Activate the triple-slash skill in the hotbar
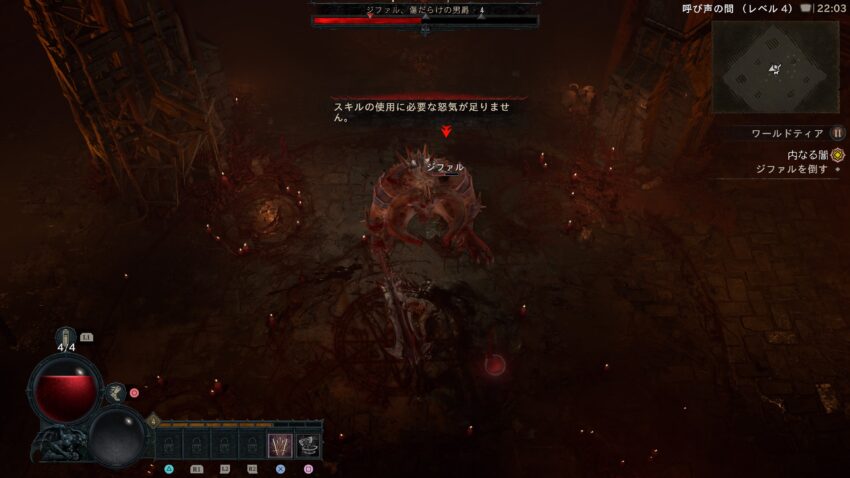Image resolution: width=850 pixels, height=478 pixels. tap(280, 445)
